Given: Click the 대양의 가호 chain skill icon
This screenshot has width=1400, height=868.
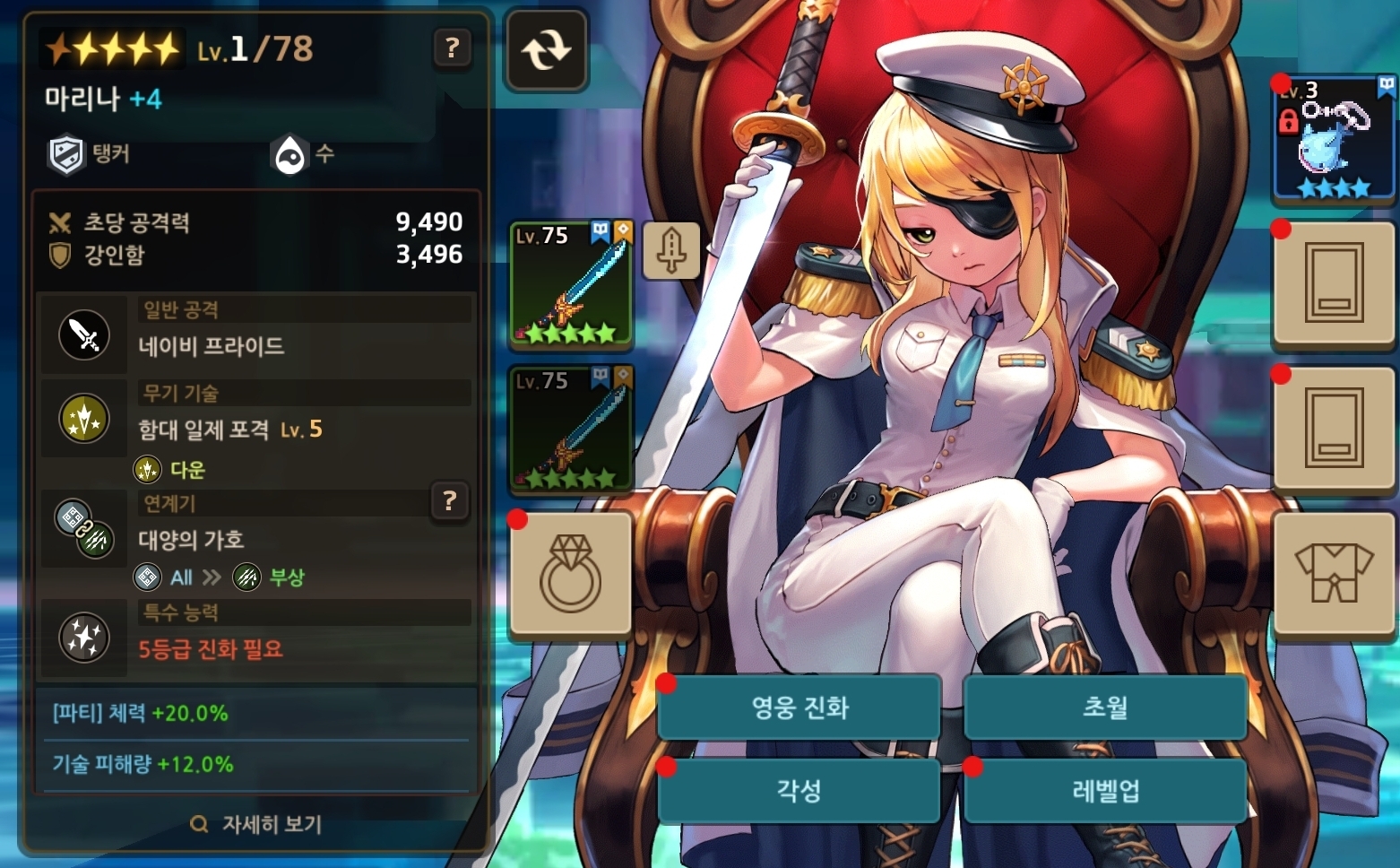Looking at the screenshot, I should point(82,529).
